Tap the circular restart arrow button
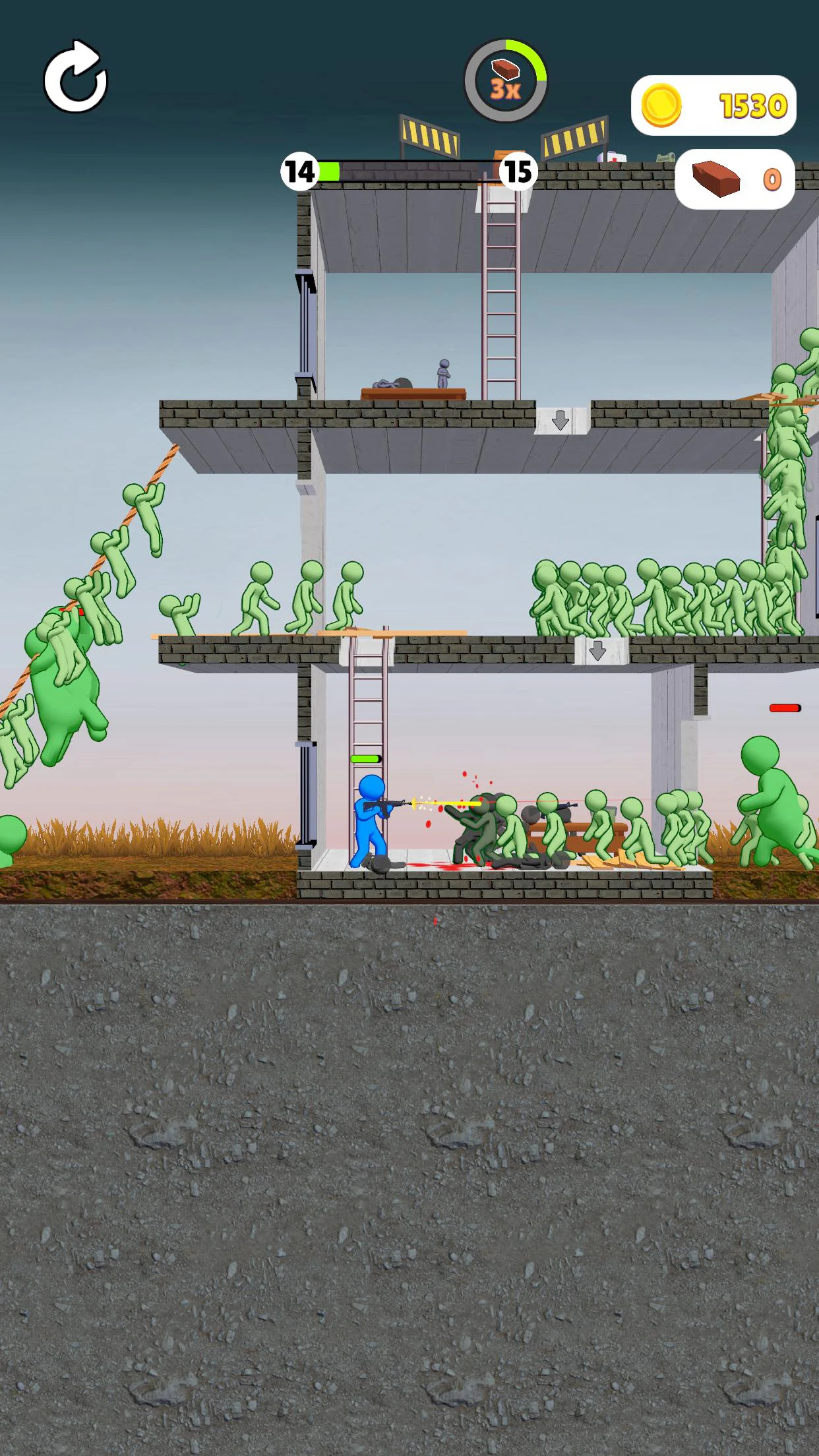 [x=75, y=78]
